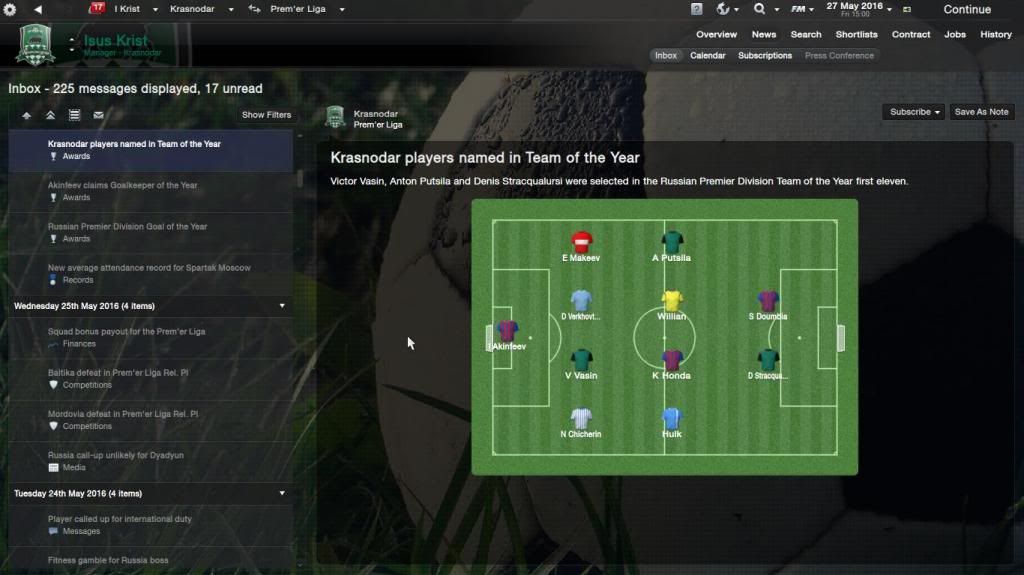Switch to the Calendar tab
The image size is (1024, 575).
point(707,56)
